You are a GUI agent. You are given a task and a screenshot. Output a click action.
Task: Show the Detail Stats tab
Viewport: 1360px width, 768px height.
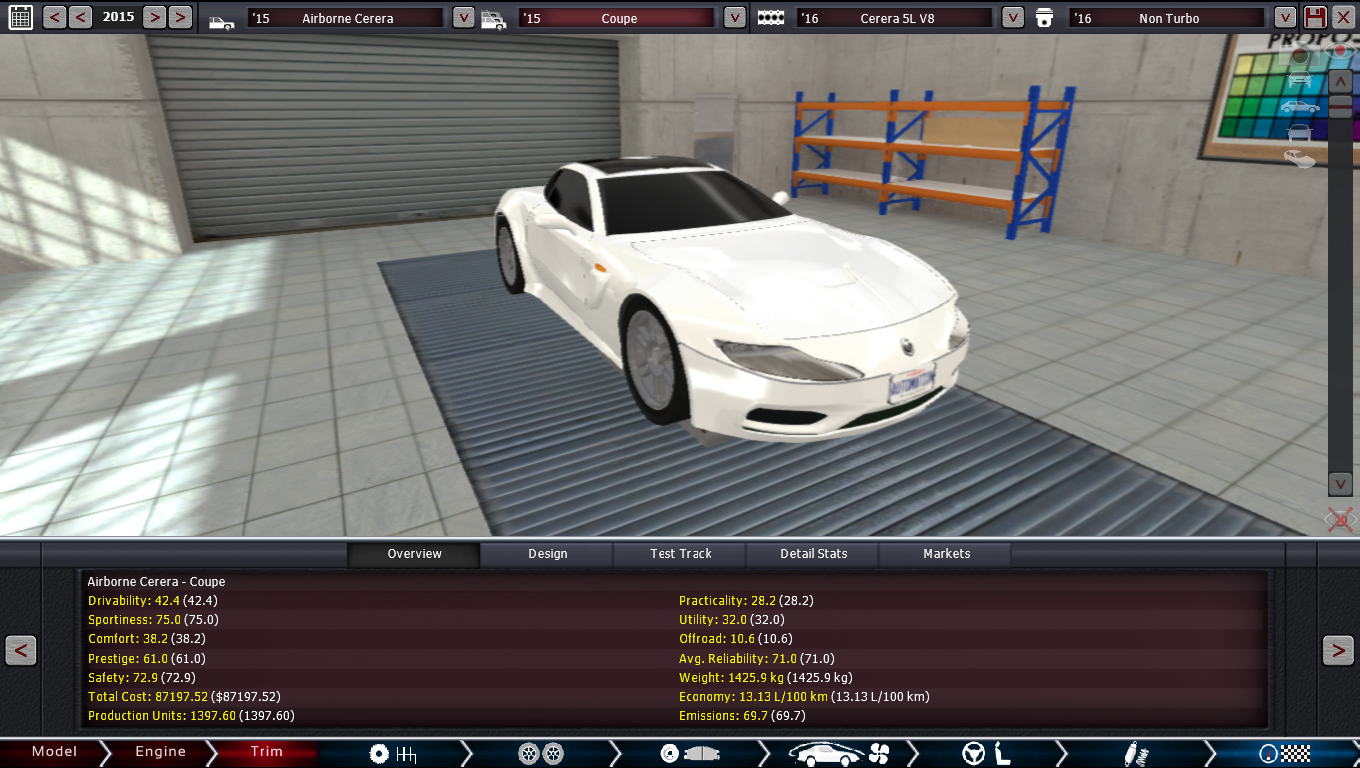[x=813, y=554]
